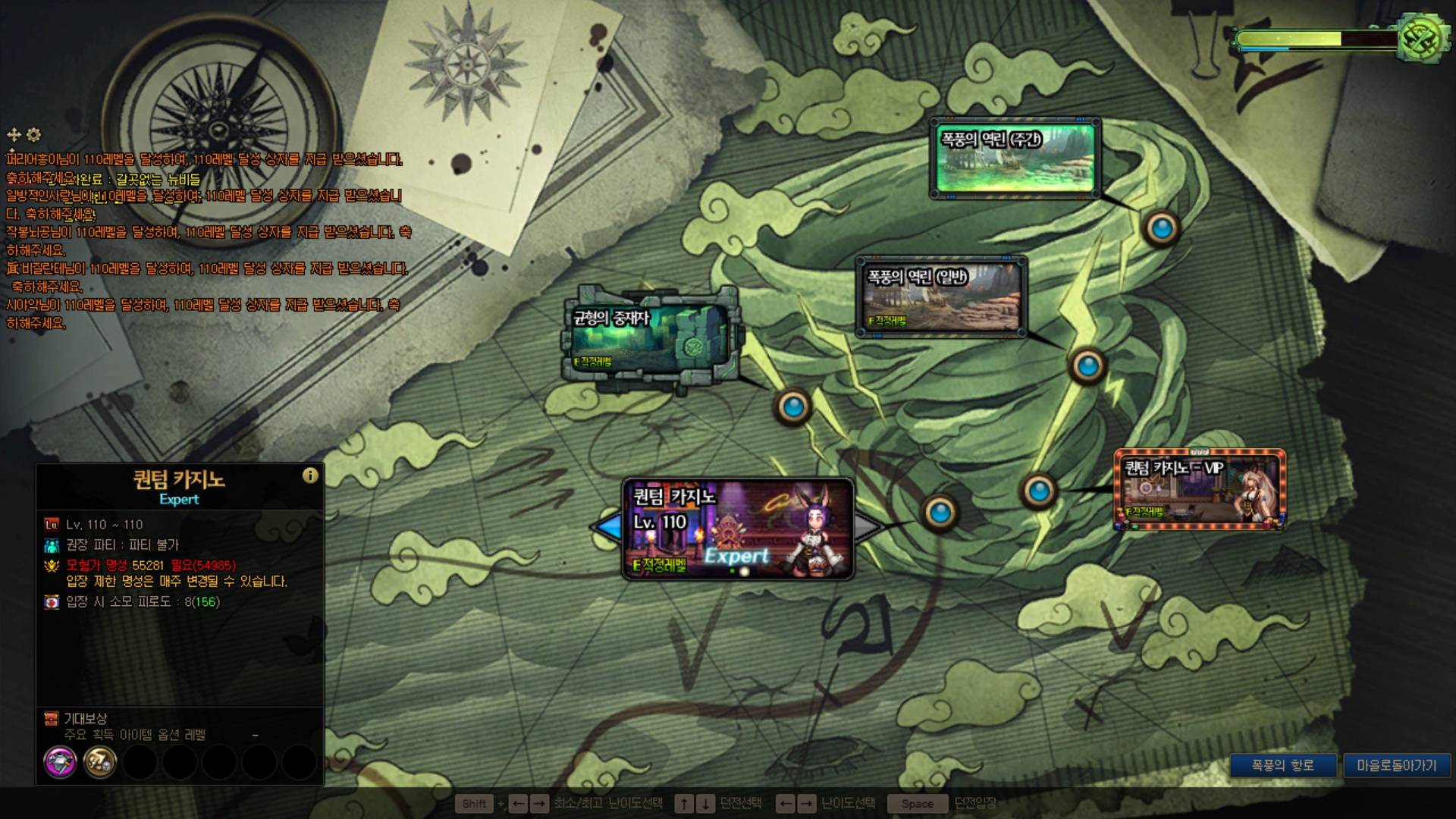Inspect the purple gem reward icon
The width and height of the screenshot is (1456, 819).
tap(61, 761)
